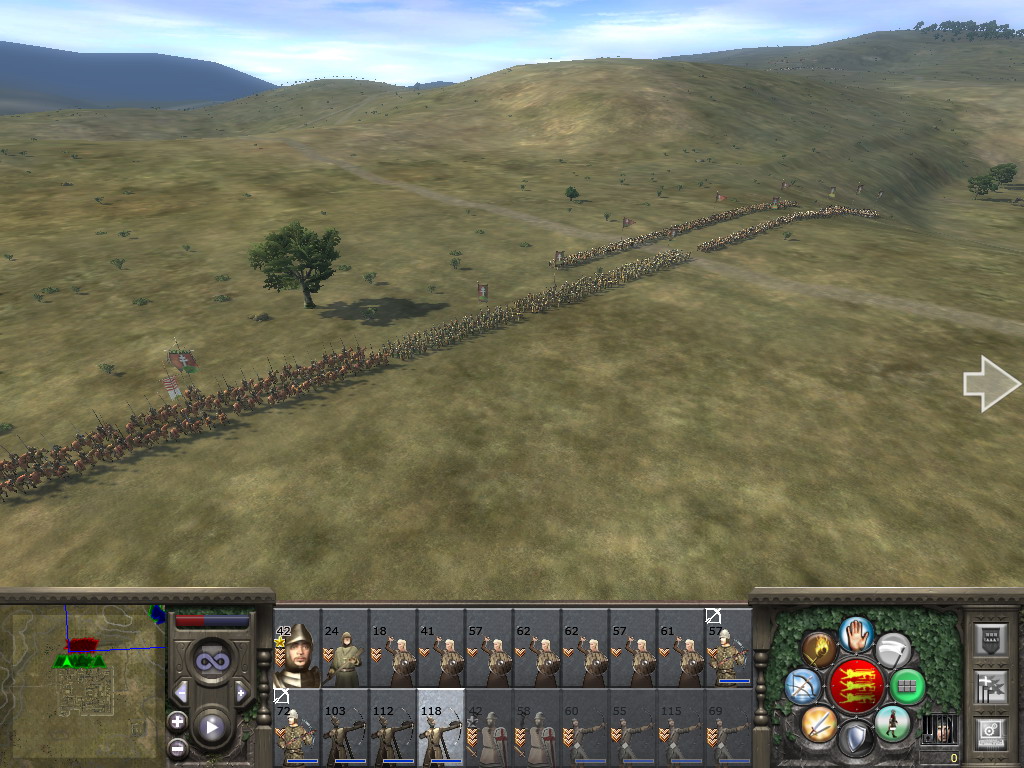Toggle run mode with the running soldier icon
The height and width of the screenshot is (768, 1024).
(892, 722)
